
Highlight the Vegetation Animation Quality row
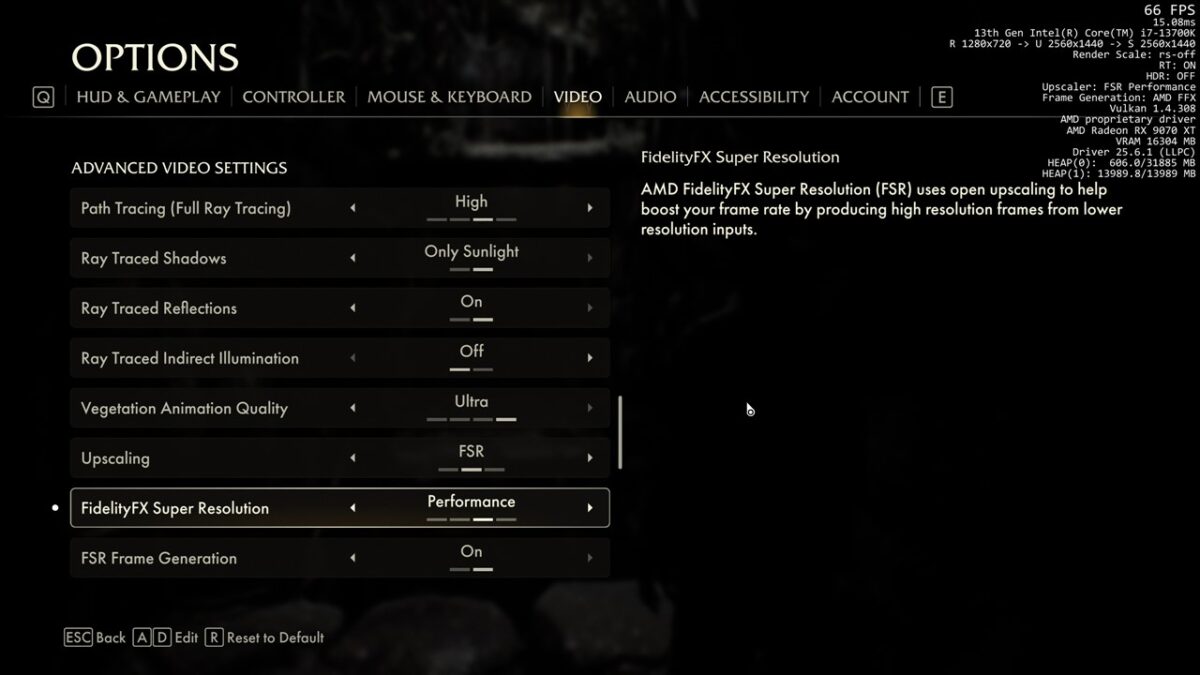[x=200, y=408]
